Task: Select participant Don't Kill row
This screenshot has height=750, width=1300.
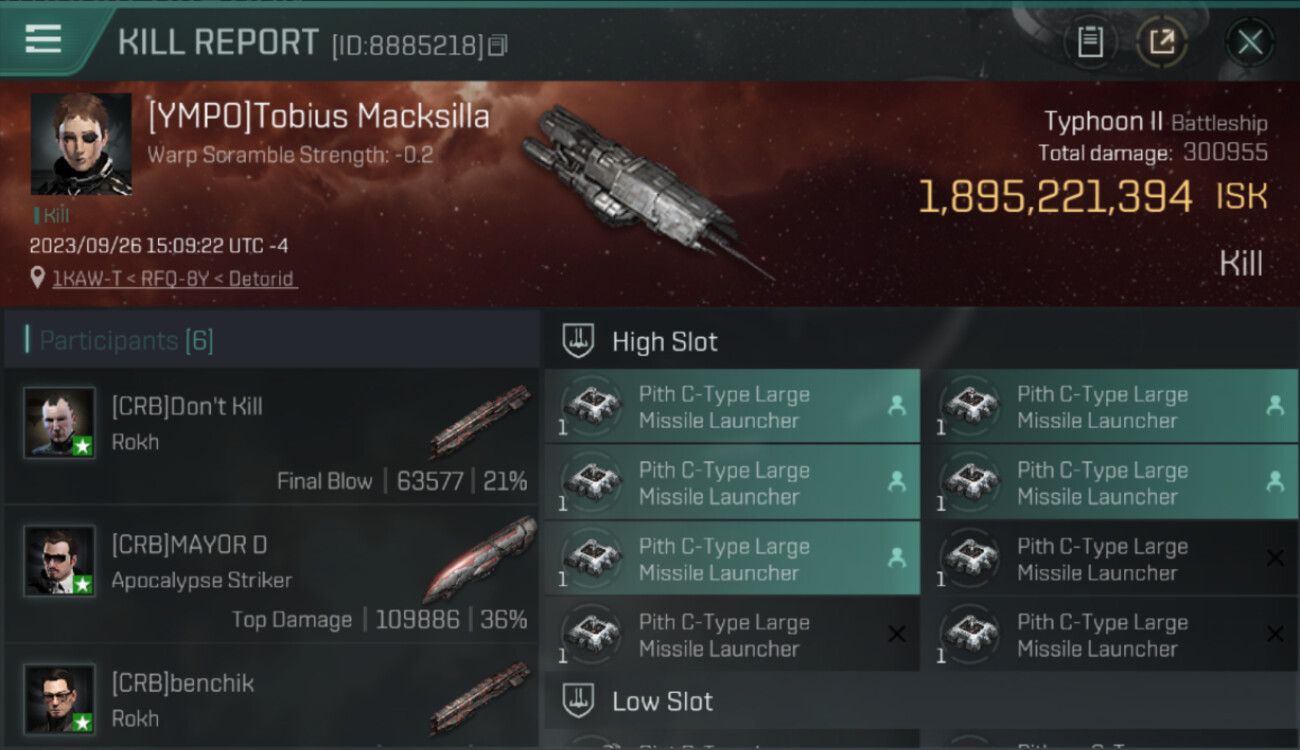Action: 272,438
